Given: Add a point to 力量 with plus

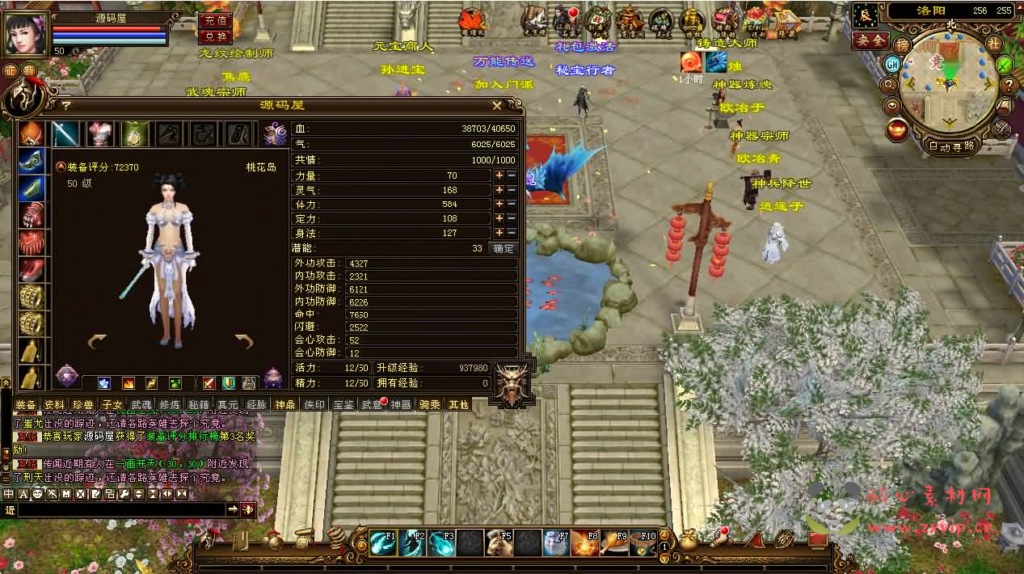Looking at the screenshot, I should pos(499,175).
